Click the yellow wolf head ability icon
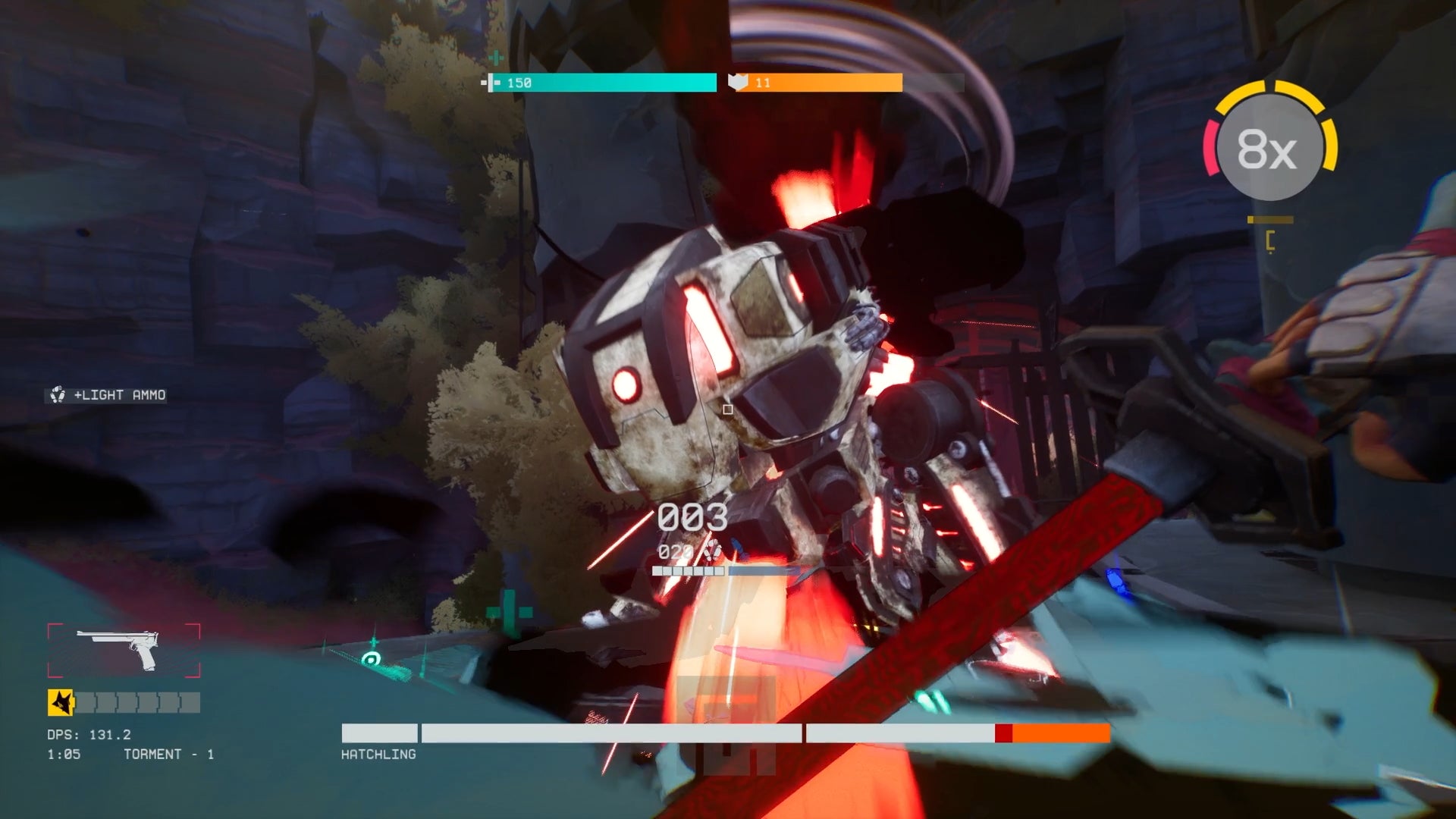The image size is (1456, 819). click(61, 702)
